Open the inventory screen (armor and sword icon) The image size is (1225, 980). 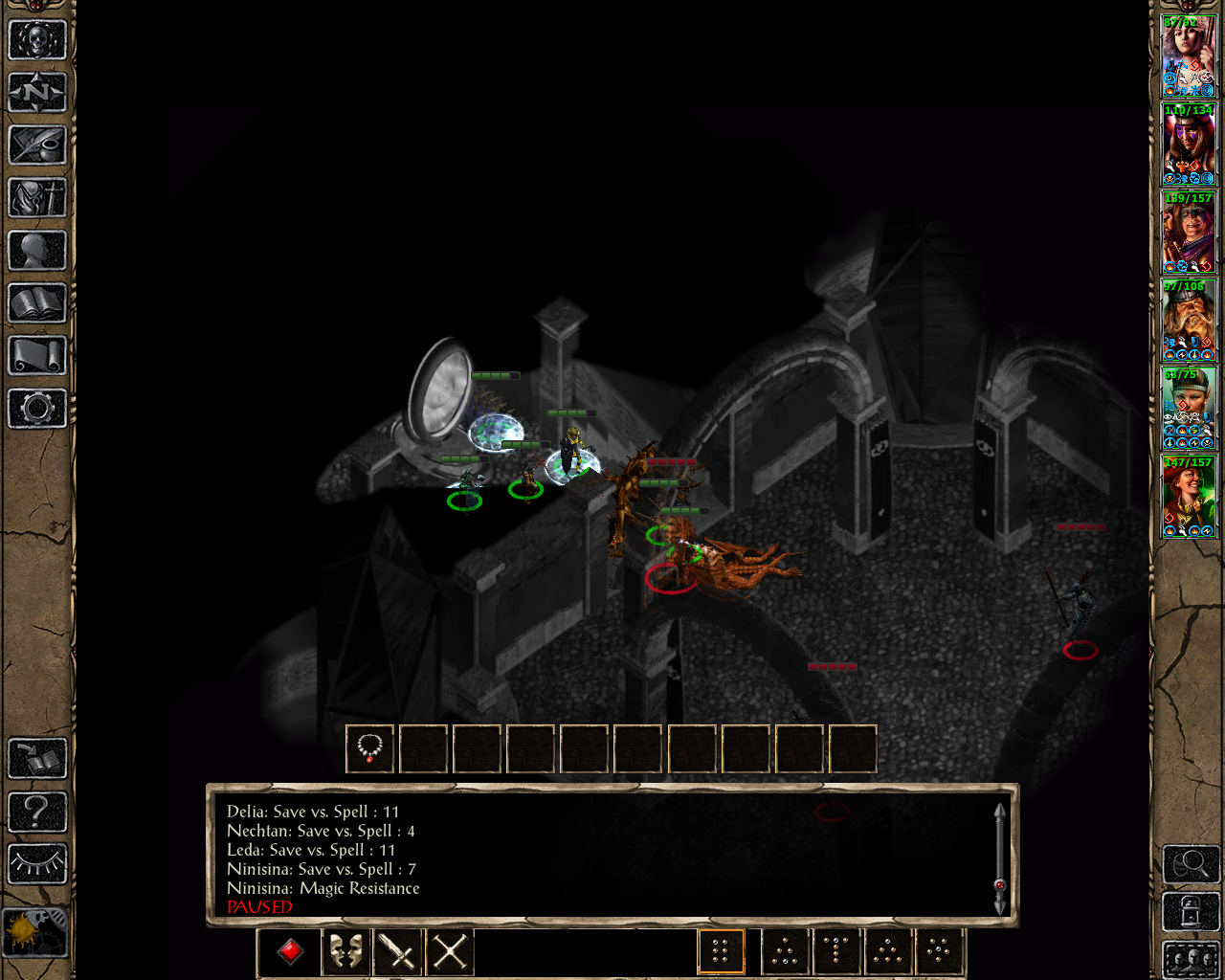pos(37,198)
